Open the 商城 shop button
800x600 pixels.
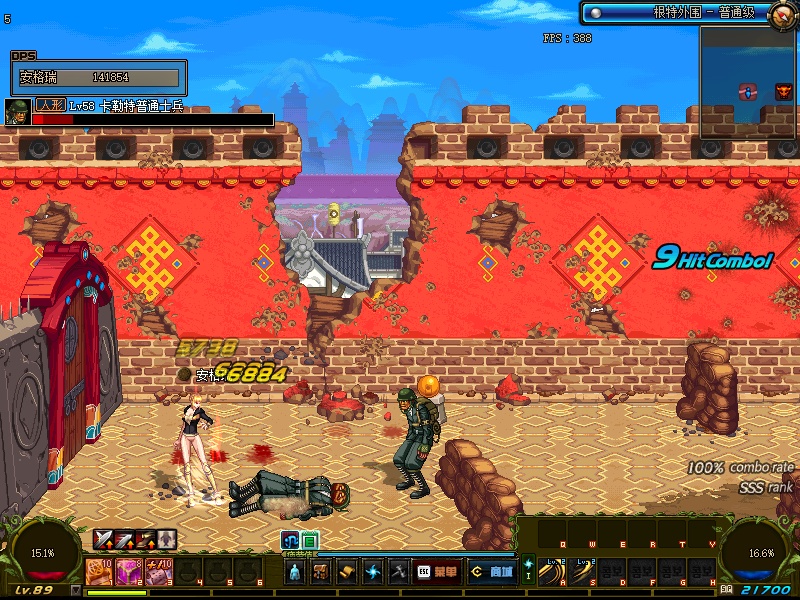492,572
